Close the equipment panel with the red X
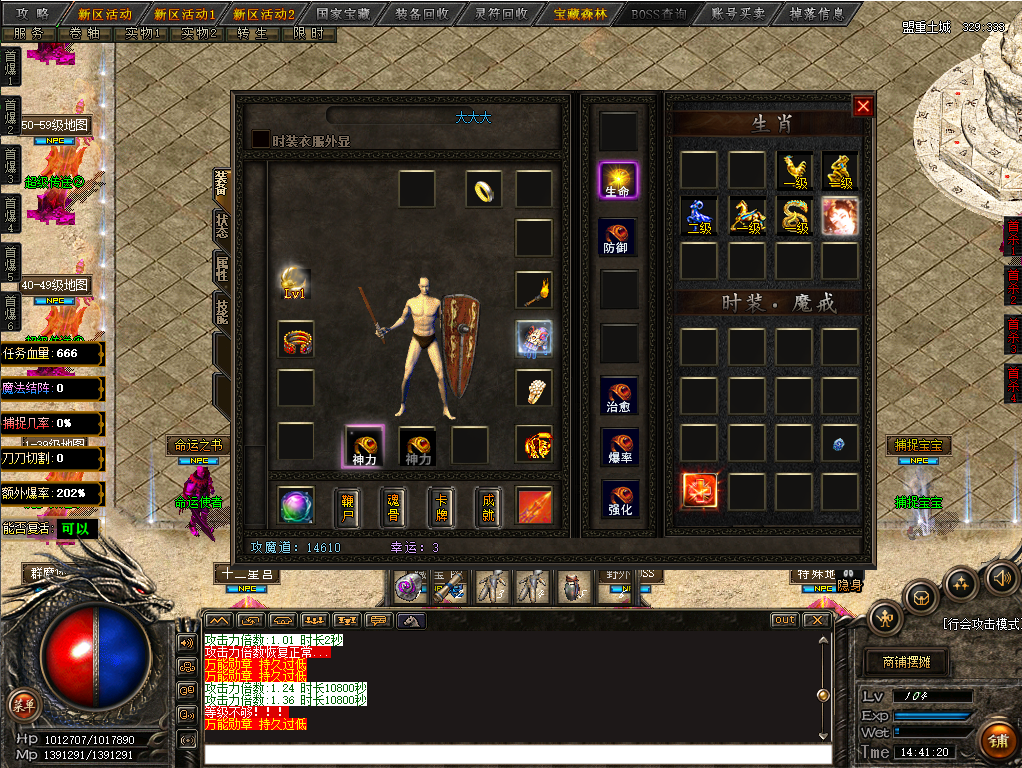The image size is (1022, 768). (x=864, y=107)
